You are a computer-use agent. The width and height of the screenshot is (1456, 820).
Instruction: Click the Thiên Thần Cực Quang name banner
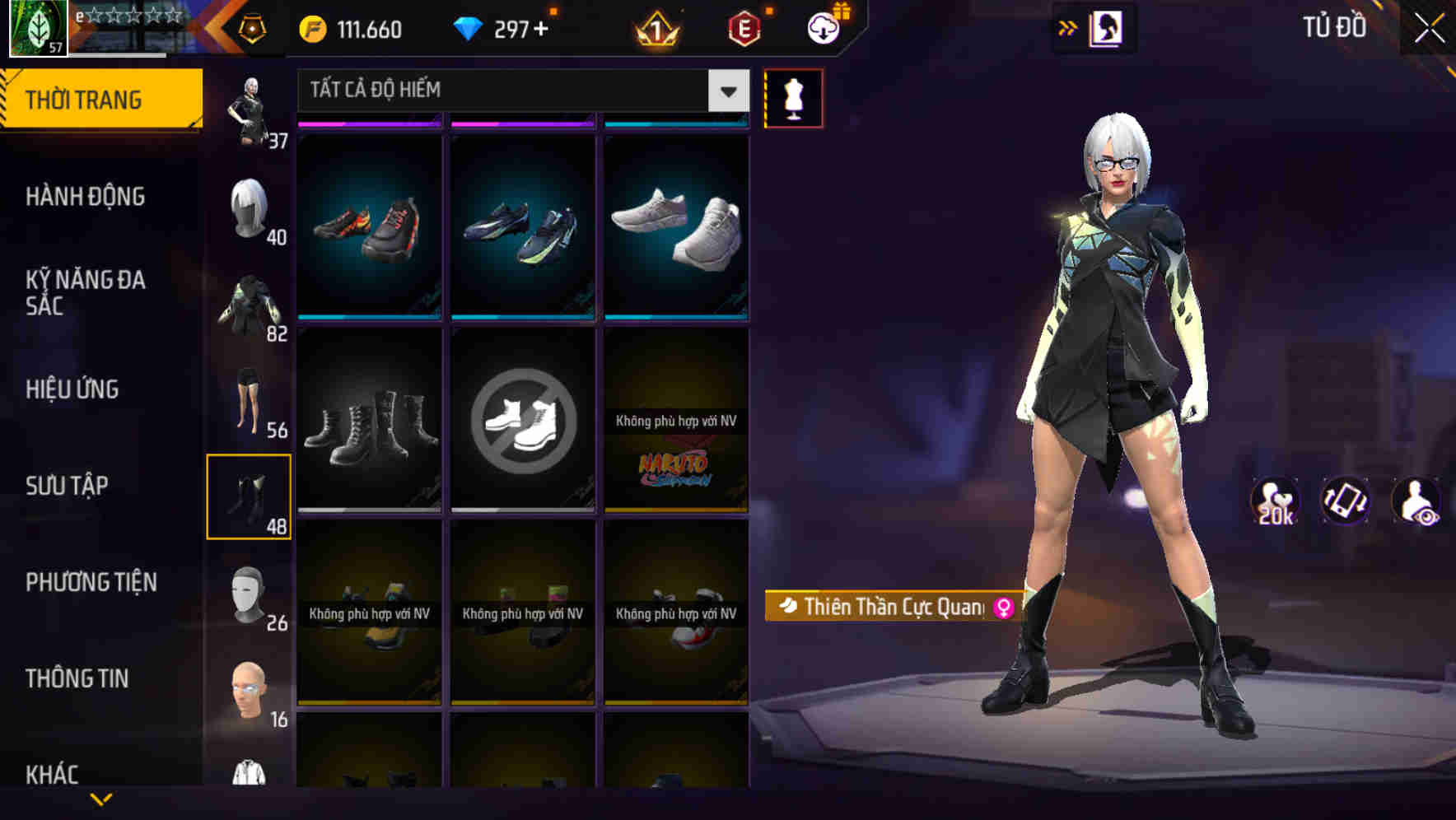point(892,608)
